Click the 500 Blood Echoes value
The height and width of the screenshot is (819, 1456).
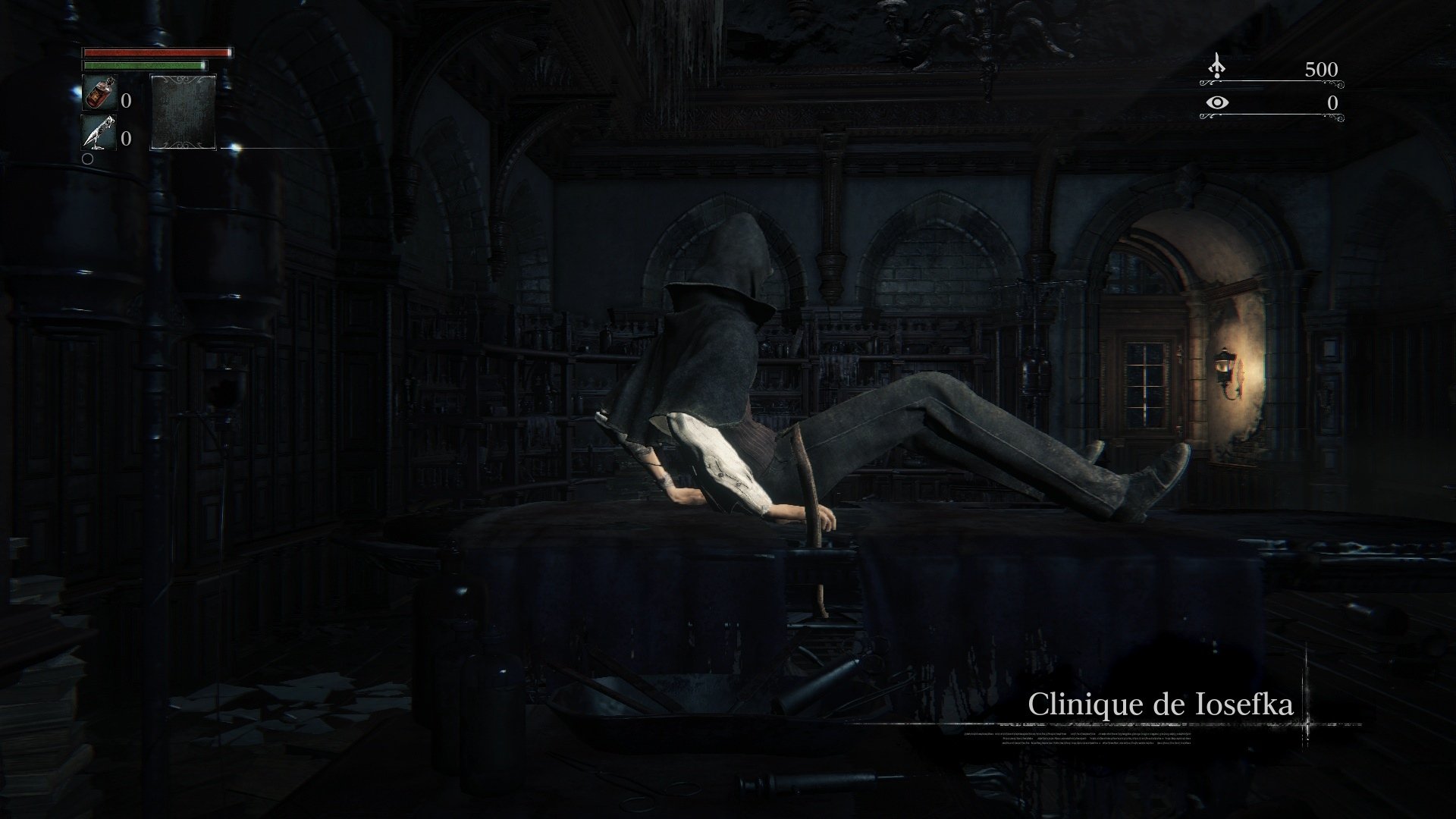click(x=1322, y=69)
